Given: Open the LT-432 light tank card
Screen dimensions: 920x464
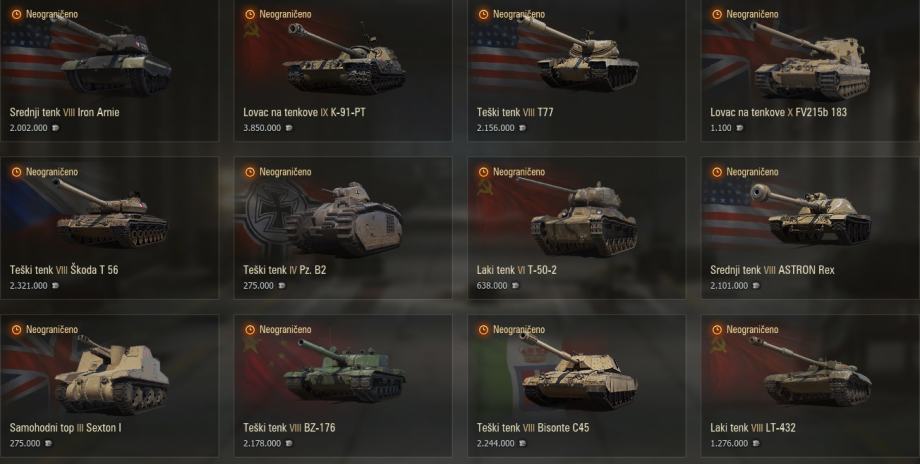Looking at the screenshot, I should (x=810, y=383).
